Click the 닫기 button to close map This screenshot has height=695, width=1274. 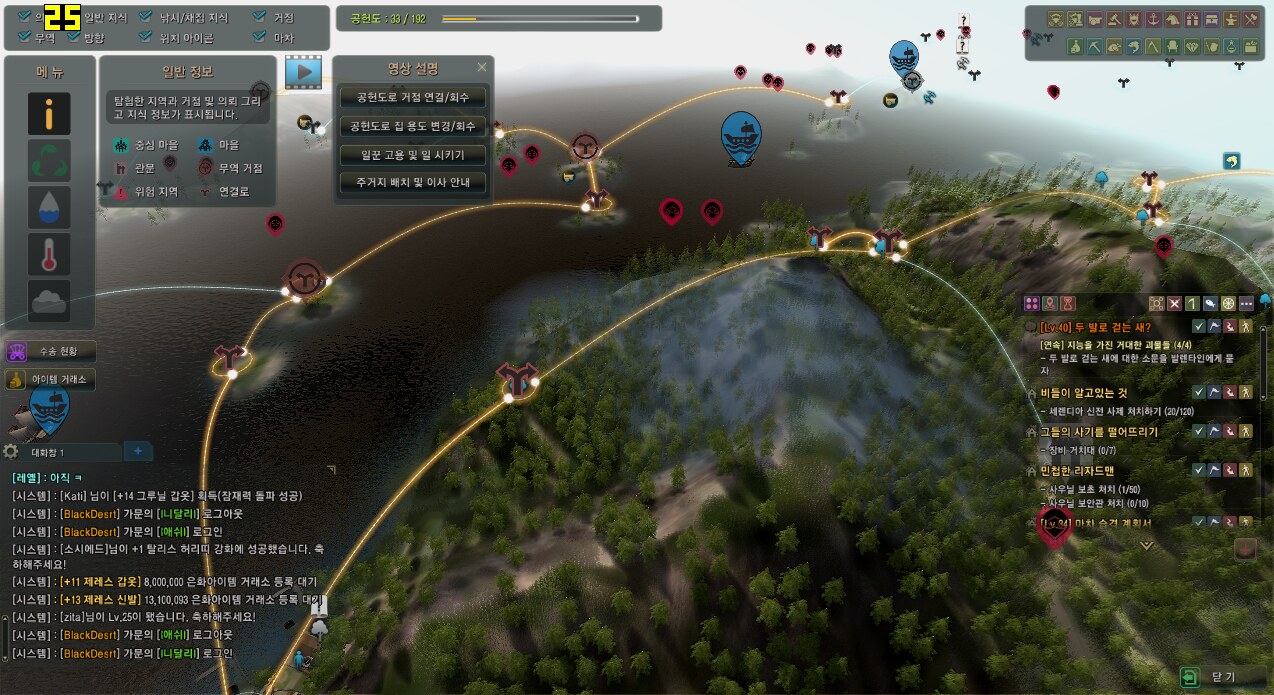[1212, 677]
